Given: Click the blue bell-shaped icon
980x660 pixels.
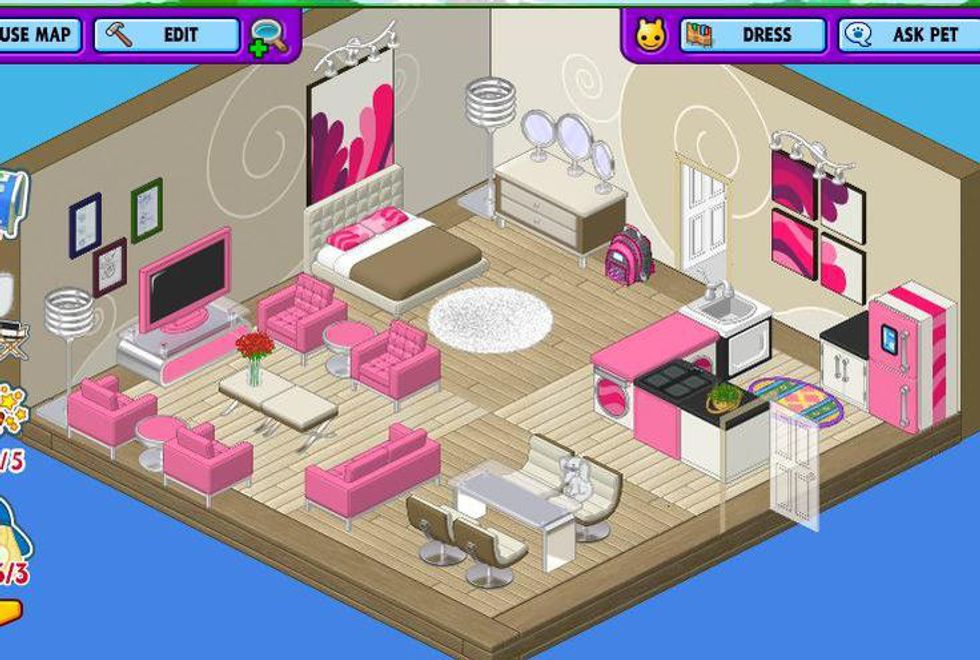Looking at the screenshot, I should point(14,533).
